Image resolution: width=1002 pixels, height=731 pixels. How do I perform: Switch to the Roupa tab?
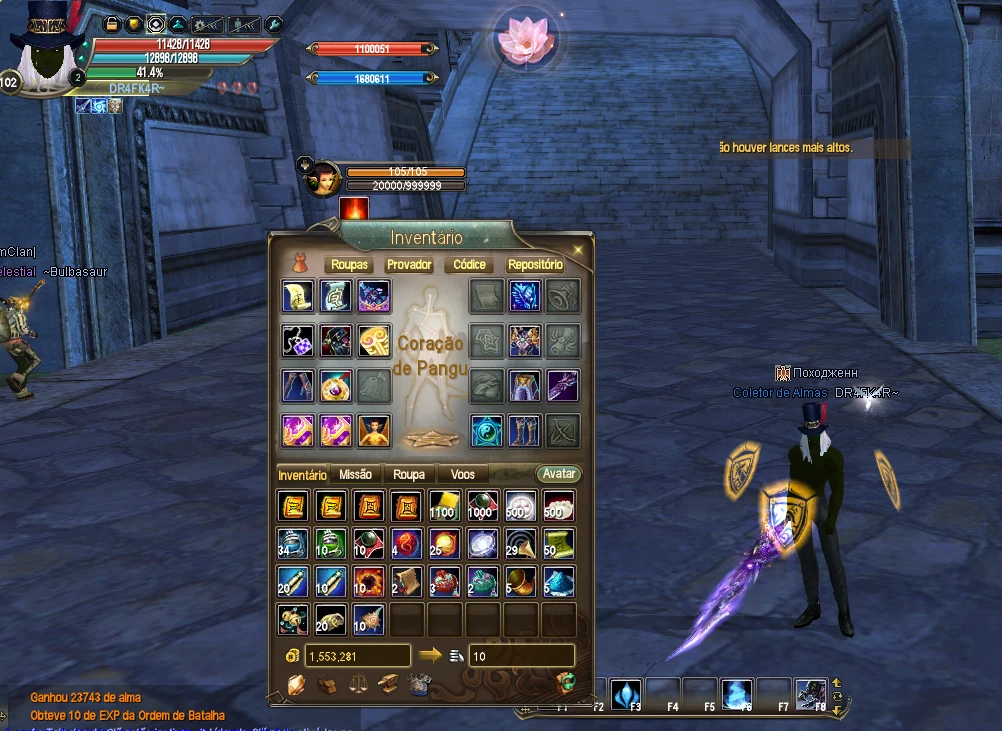pyautogui.click(x=409, y=475)
